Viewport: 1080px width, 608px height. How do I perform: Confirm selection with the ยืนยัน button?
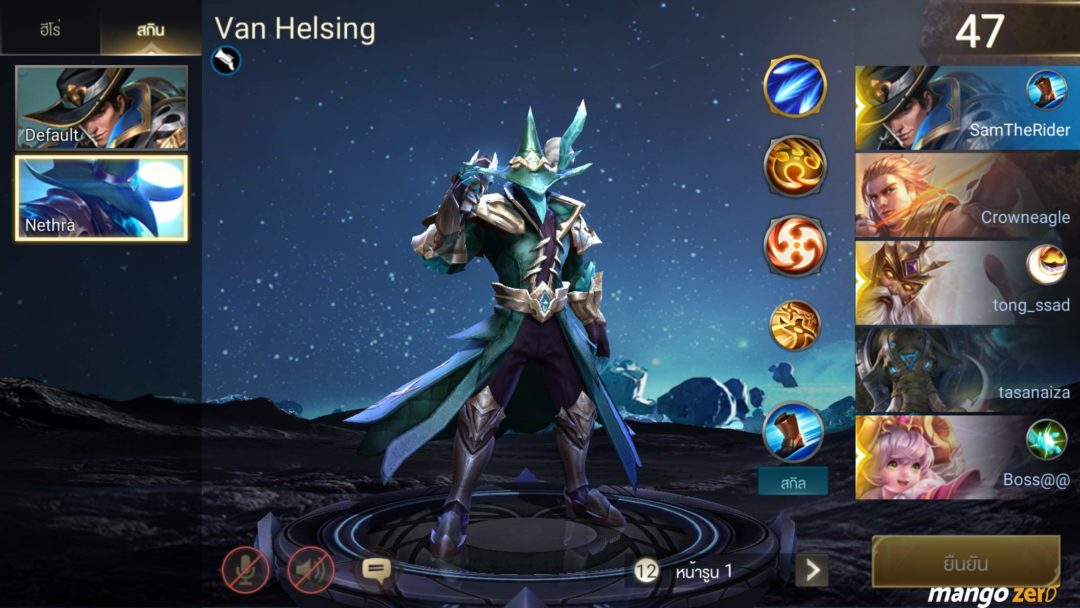click(965, 561)
